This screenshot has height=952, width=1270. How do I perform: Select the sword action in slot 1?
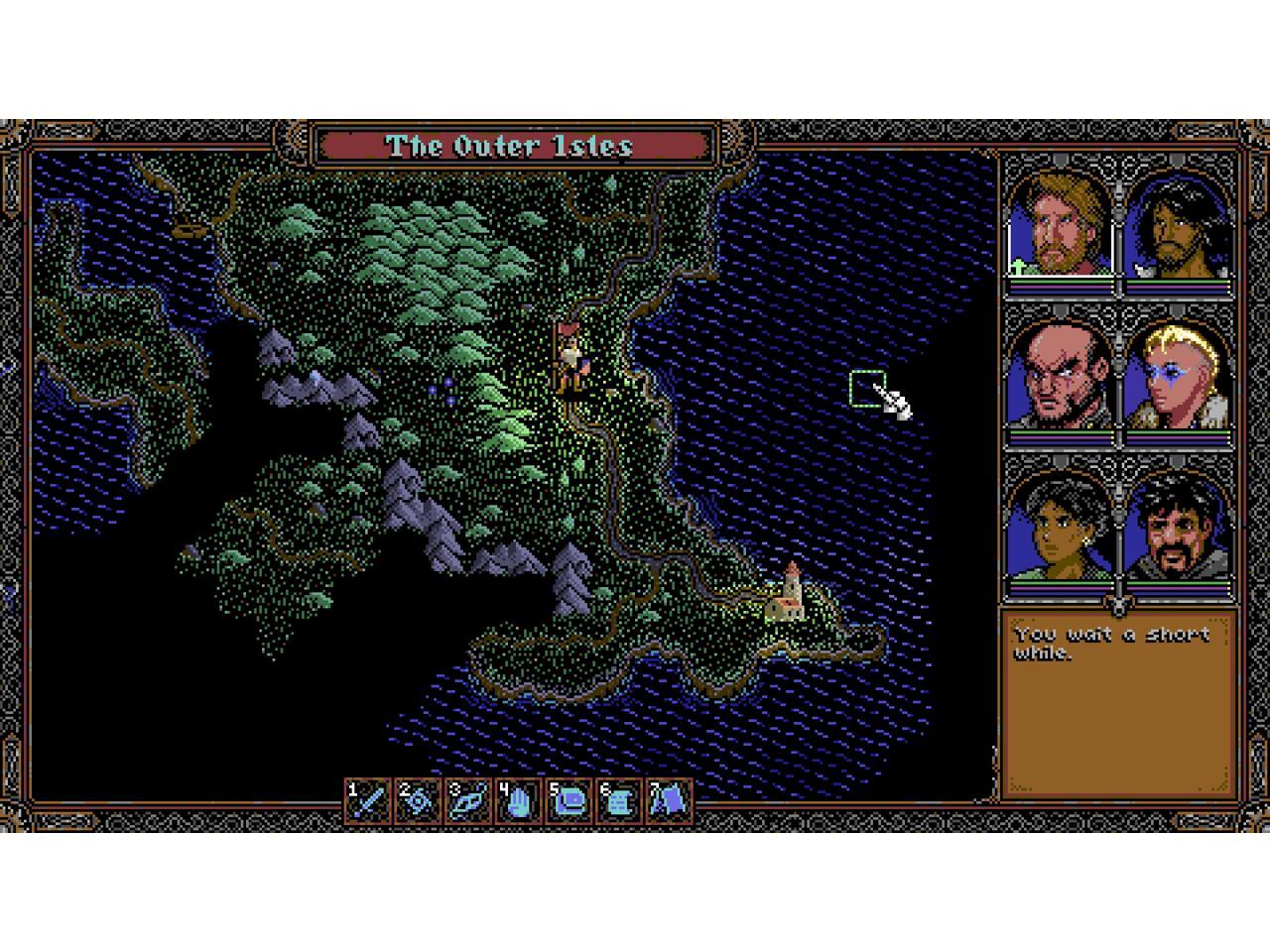368,800
